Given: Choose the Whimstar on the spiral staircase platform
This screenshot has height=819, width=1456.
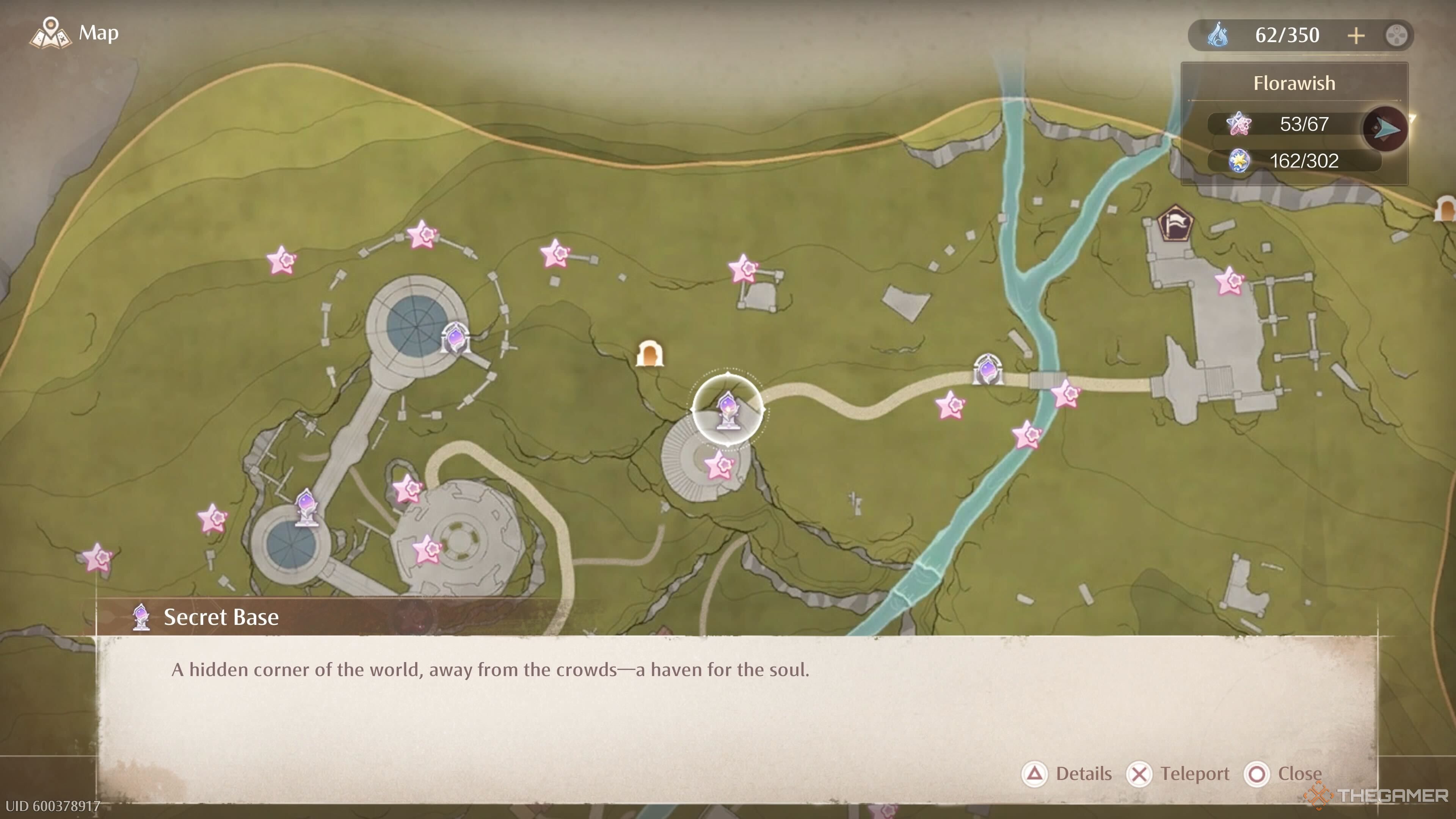Looking at the screenshot, I should [720, 466].
